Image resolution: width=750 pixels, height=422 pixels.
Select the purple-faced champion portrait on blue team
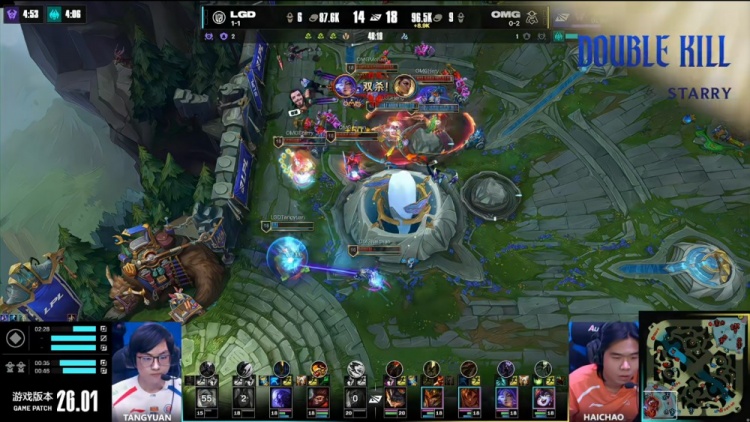coord(282,399)
